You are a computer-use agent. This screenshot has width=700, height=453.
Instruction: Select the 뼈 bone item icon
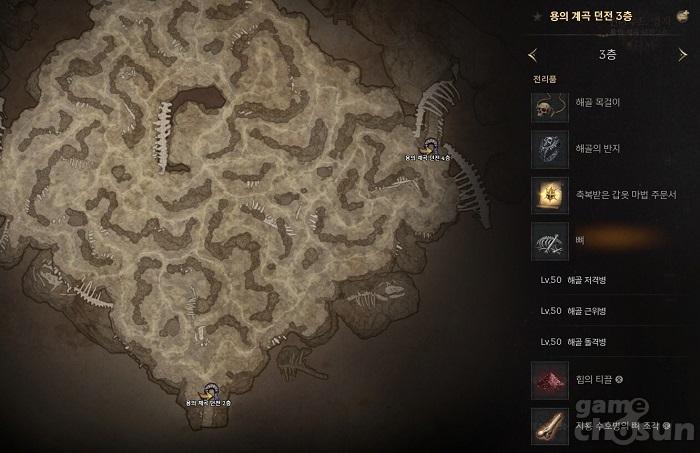click(551, 241)
